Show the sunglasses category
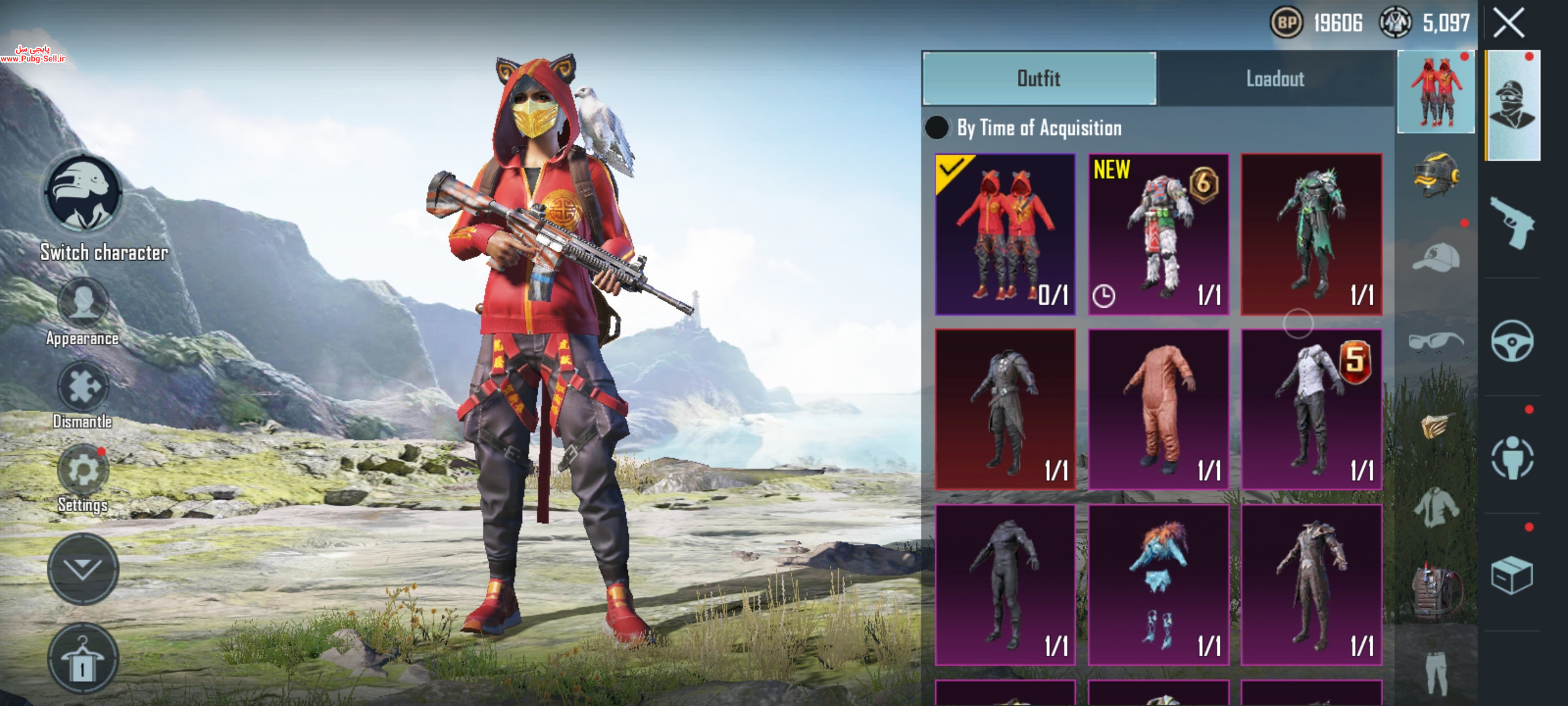 point(1436,341)
